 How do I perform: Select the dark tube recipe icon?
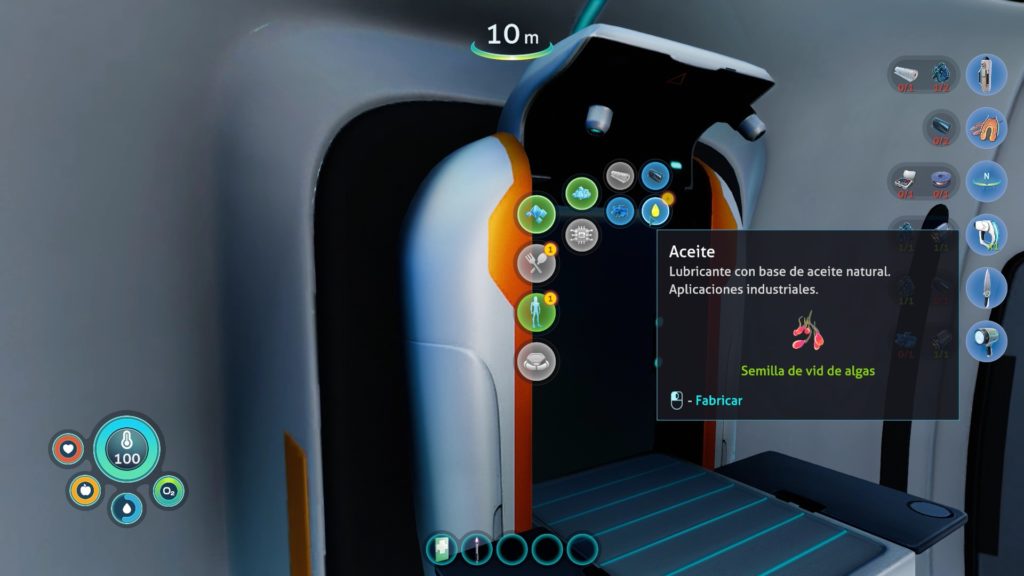click(655, 177)
